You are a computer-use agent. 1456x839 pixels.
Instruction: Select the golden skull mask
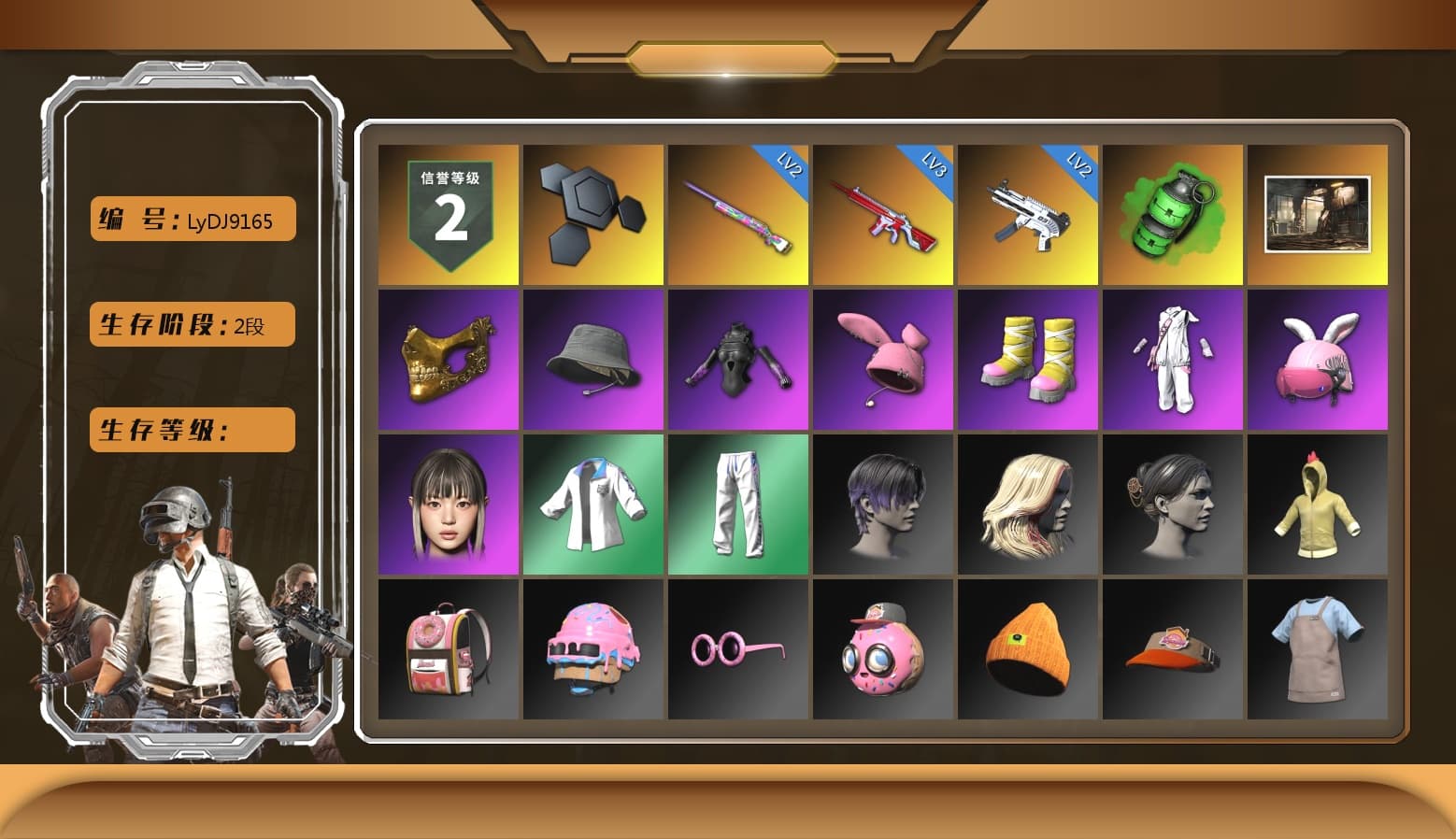[447, 360]
